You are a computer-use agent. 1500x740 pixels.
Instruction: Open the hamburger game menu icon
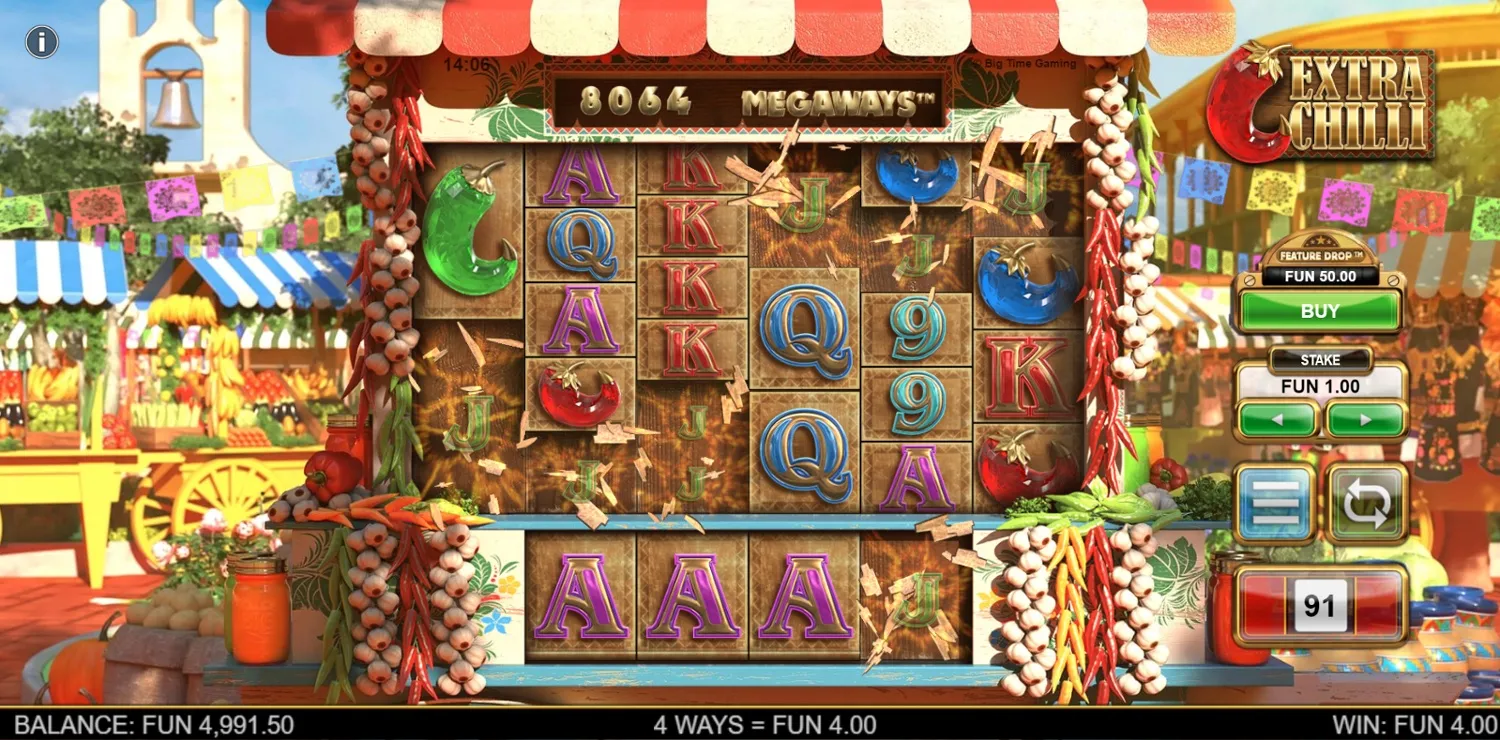point(1276,501)
